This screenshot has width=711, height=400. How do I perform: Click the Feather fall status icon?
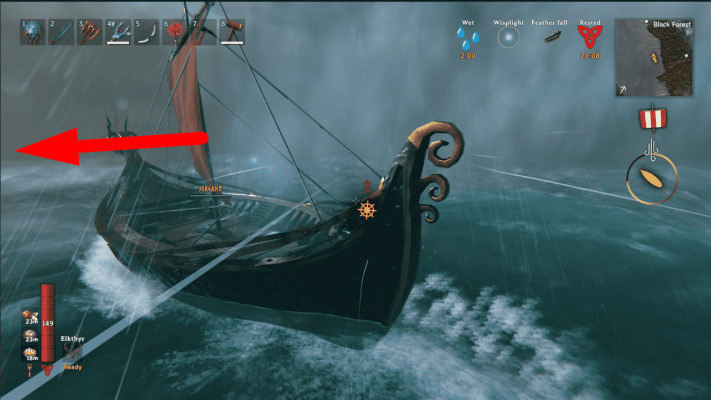tap(550, 38)
